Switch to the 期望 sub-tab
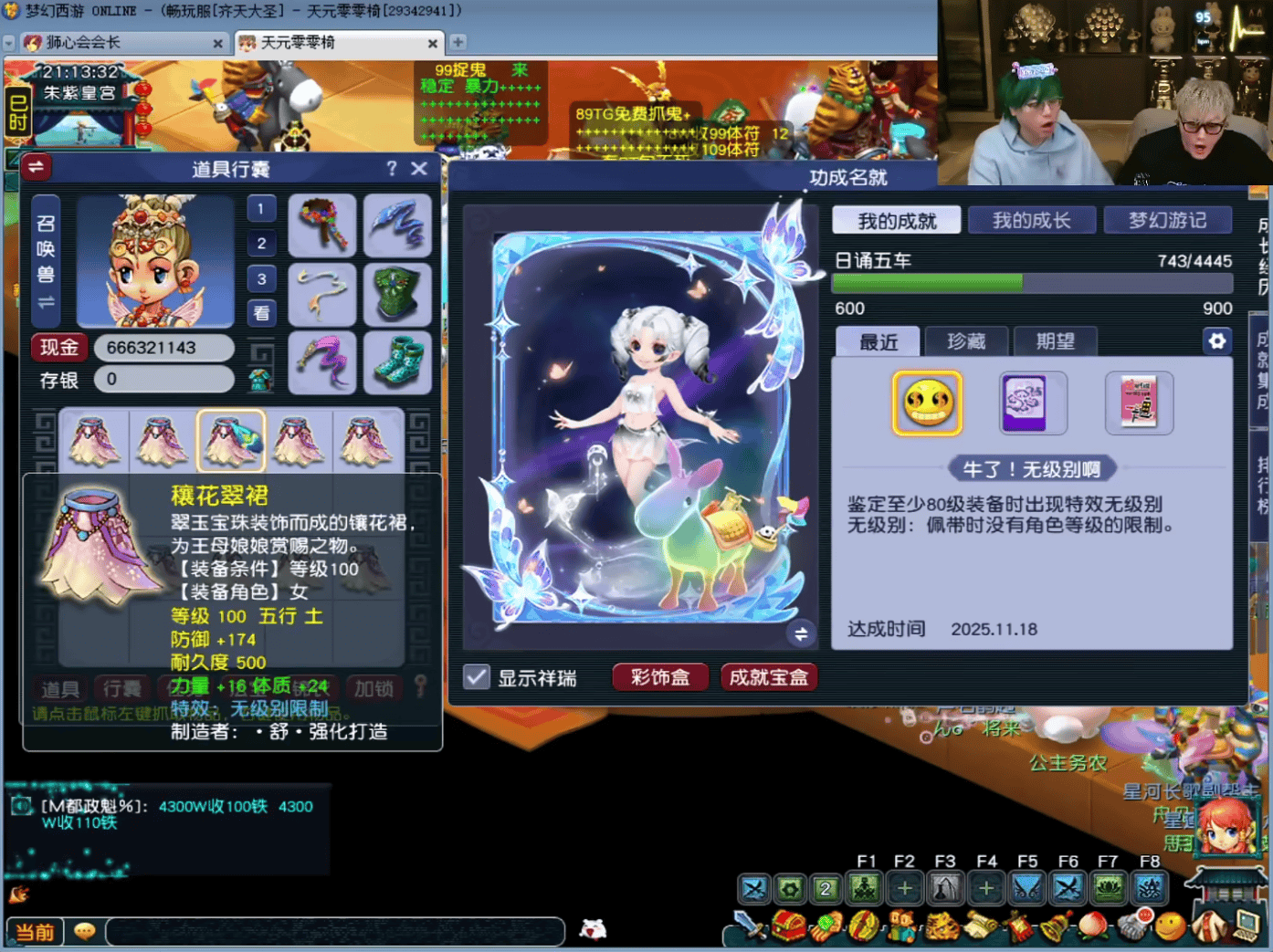 point(1055,341)
